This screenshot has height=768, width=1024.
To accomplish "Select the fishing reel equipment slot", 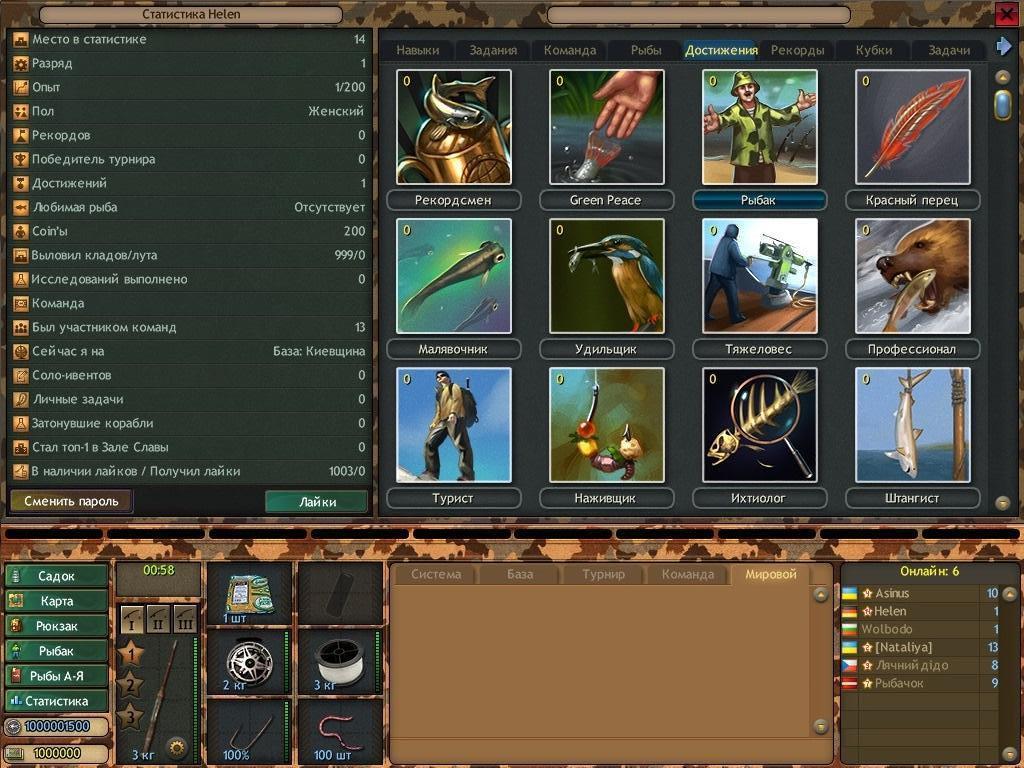I will click(249, 662).
